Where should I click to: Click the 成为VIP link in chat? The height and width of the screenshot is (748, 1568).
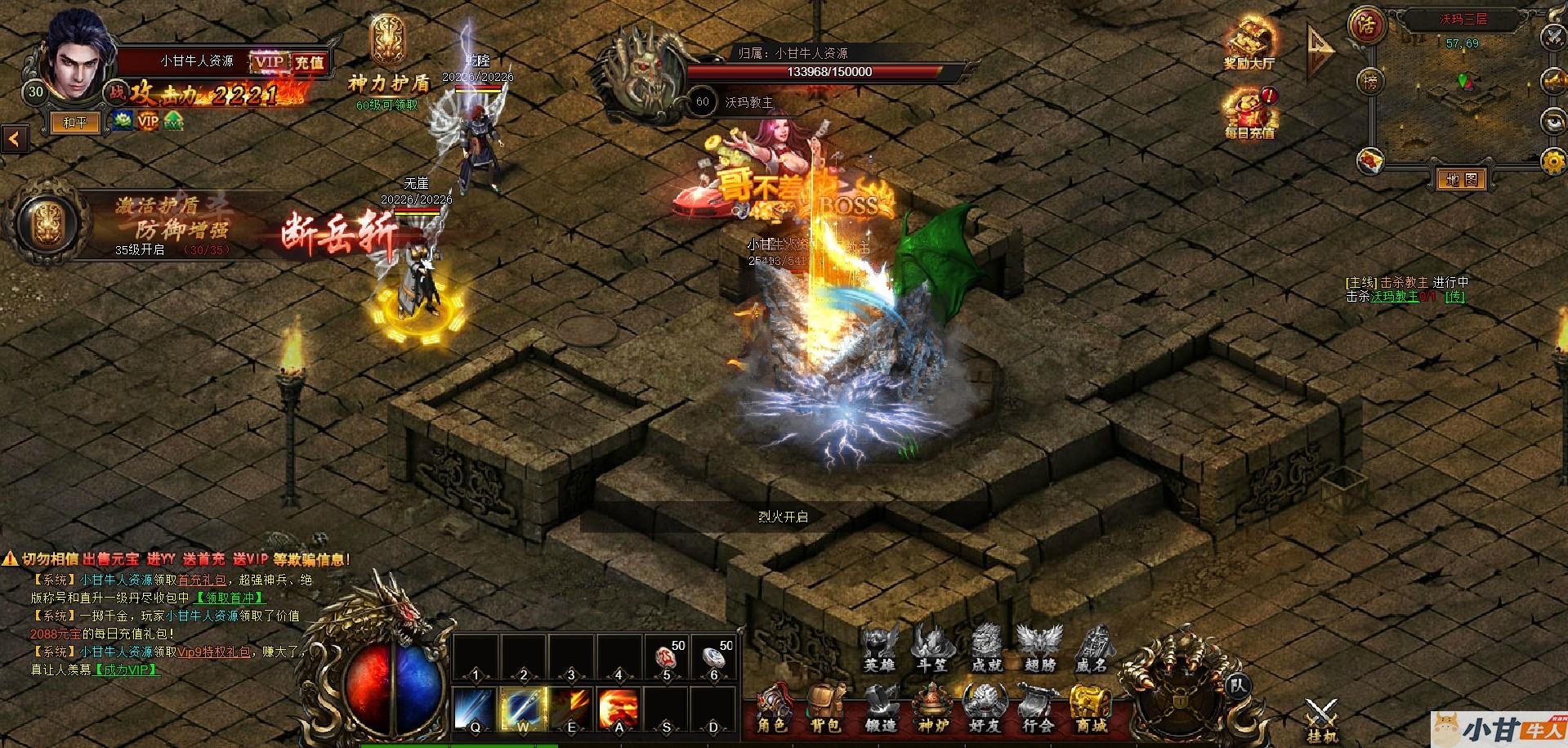point(127,670)
